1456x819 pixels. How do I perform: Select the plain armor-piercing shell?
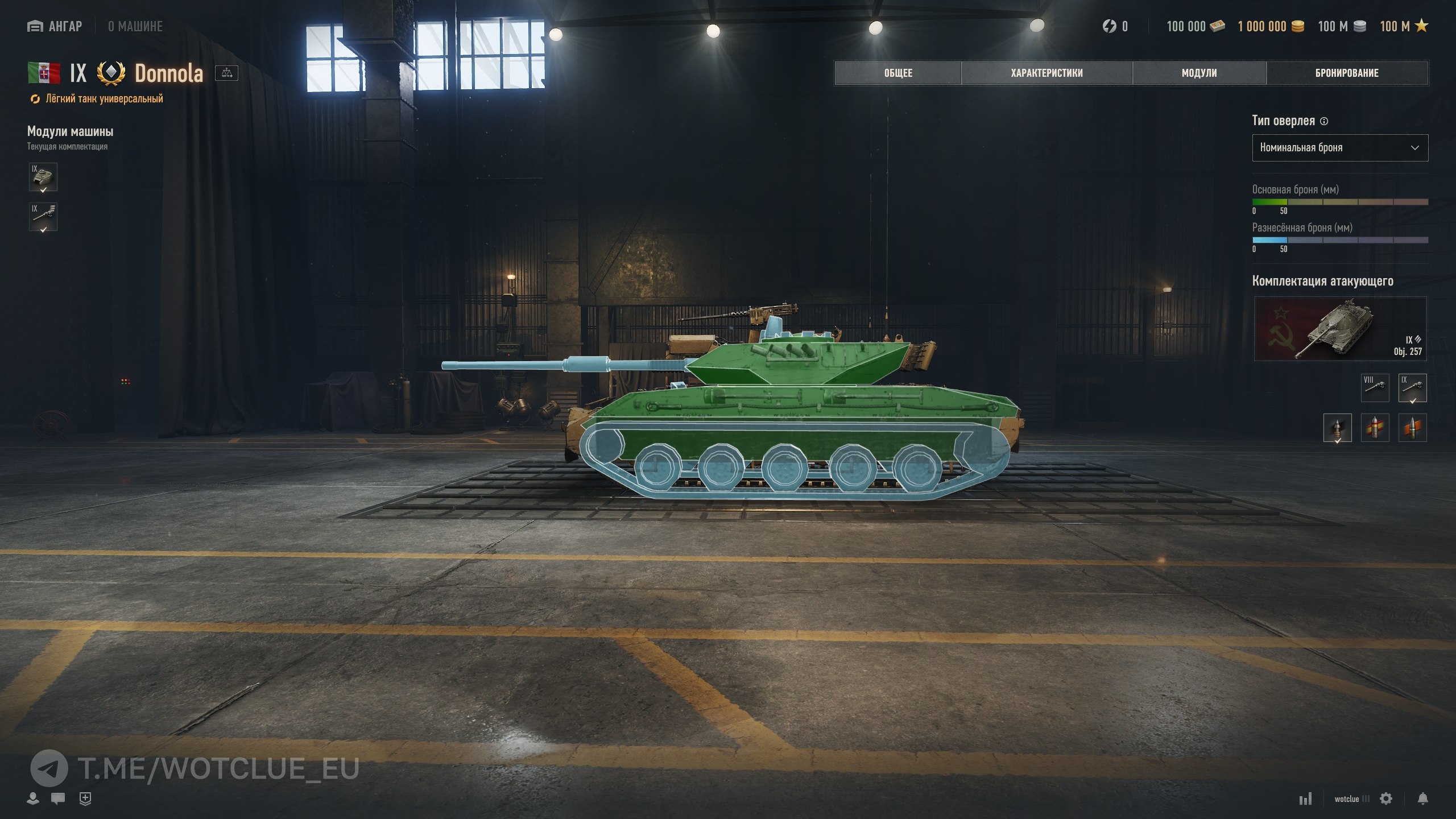coord(1337,428)
